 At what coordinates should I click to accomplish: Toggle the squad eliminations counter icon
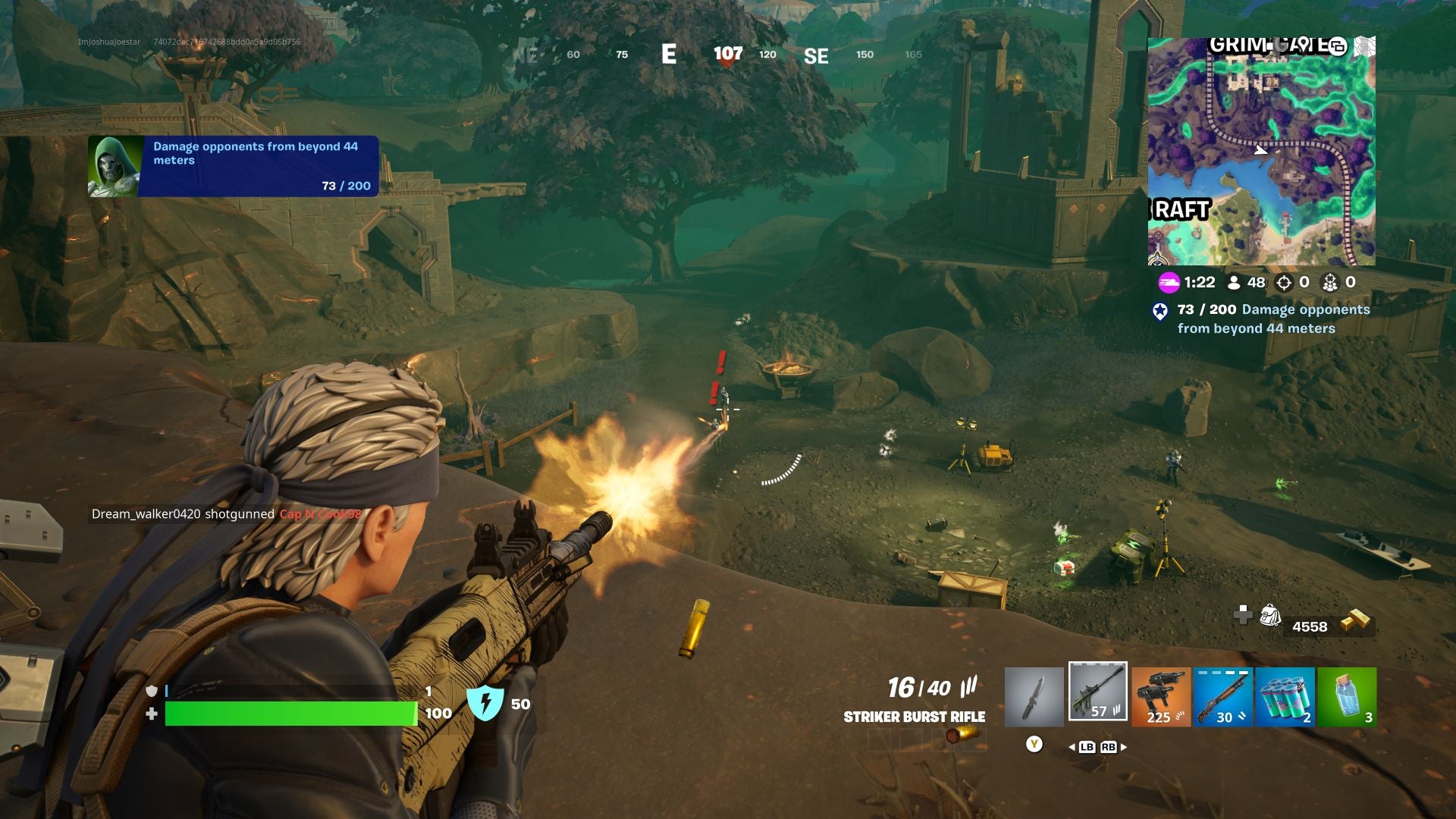1329,282
